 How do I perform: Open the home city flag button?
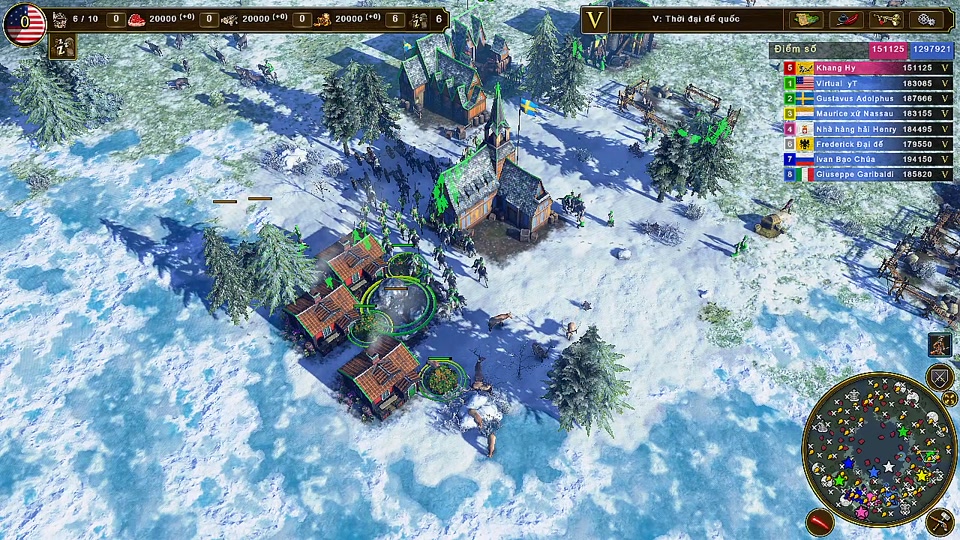click(x=24, y=24)
